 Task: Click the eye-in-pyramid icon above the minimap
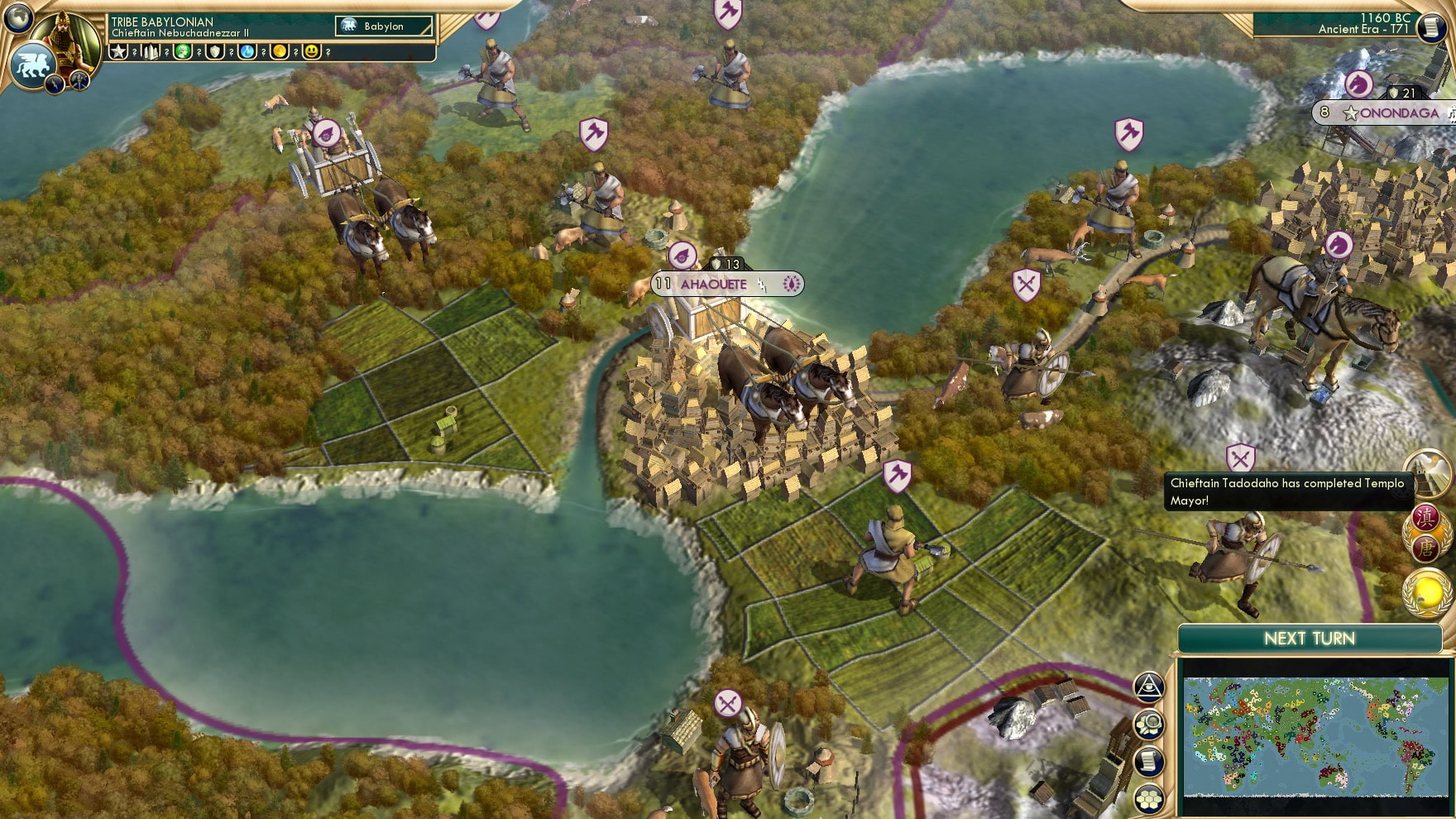(x=1149, y=687)
